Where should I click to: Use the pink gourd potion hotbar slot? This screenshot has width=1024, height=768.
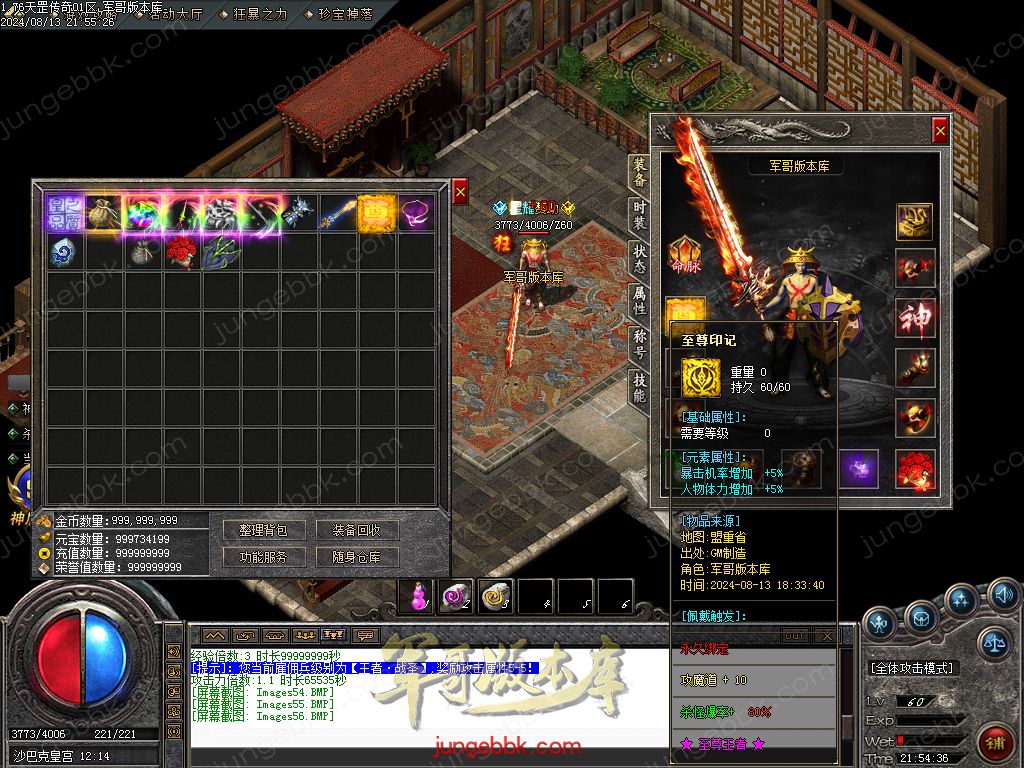coord(416,596)
